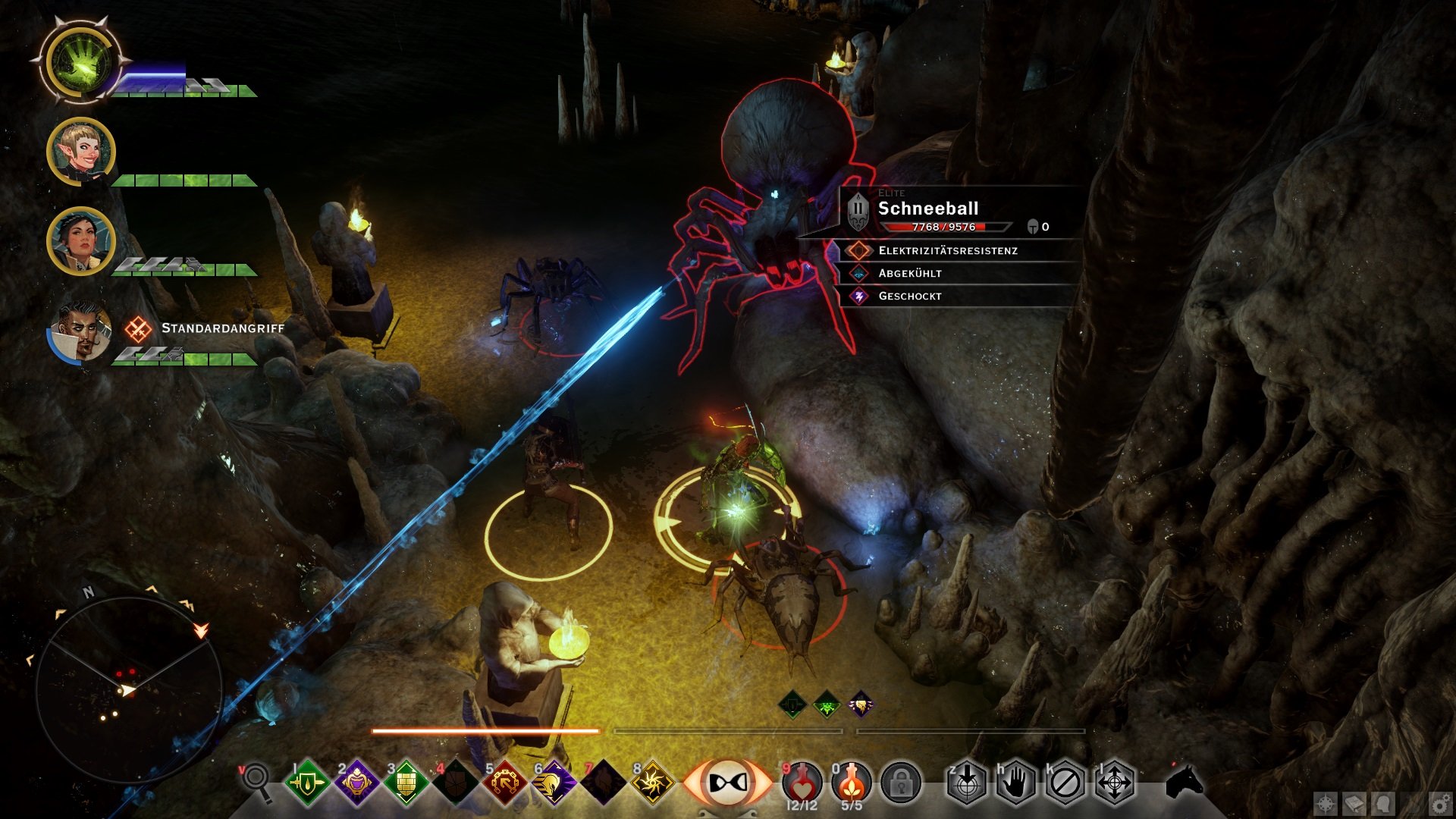Open the settings gear icon
The width and height of the screenshot is (1456, 819).
pyautogui.click(x=1441, y=804)
